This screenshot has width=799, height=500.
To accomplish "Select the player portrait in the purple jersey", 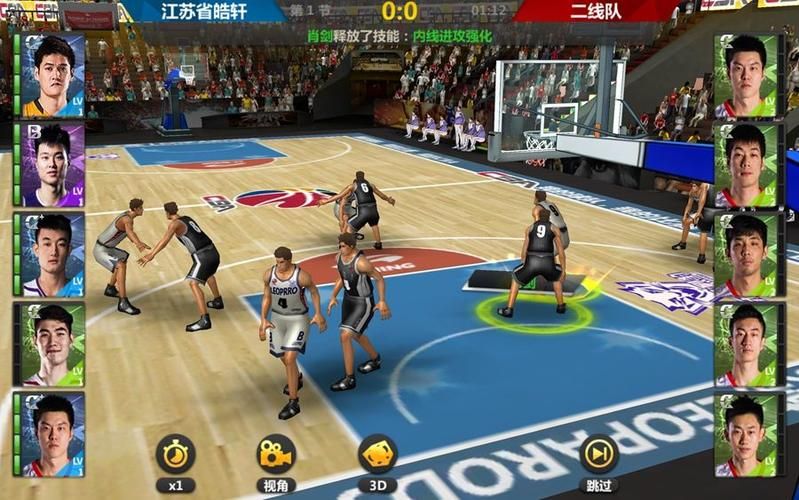I will tap(50, 165).
